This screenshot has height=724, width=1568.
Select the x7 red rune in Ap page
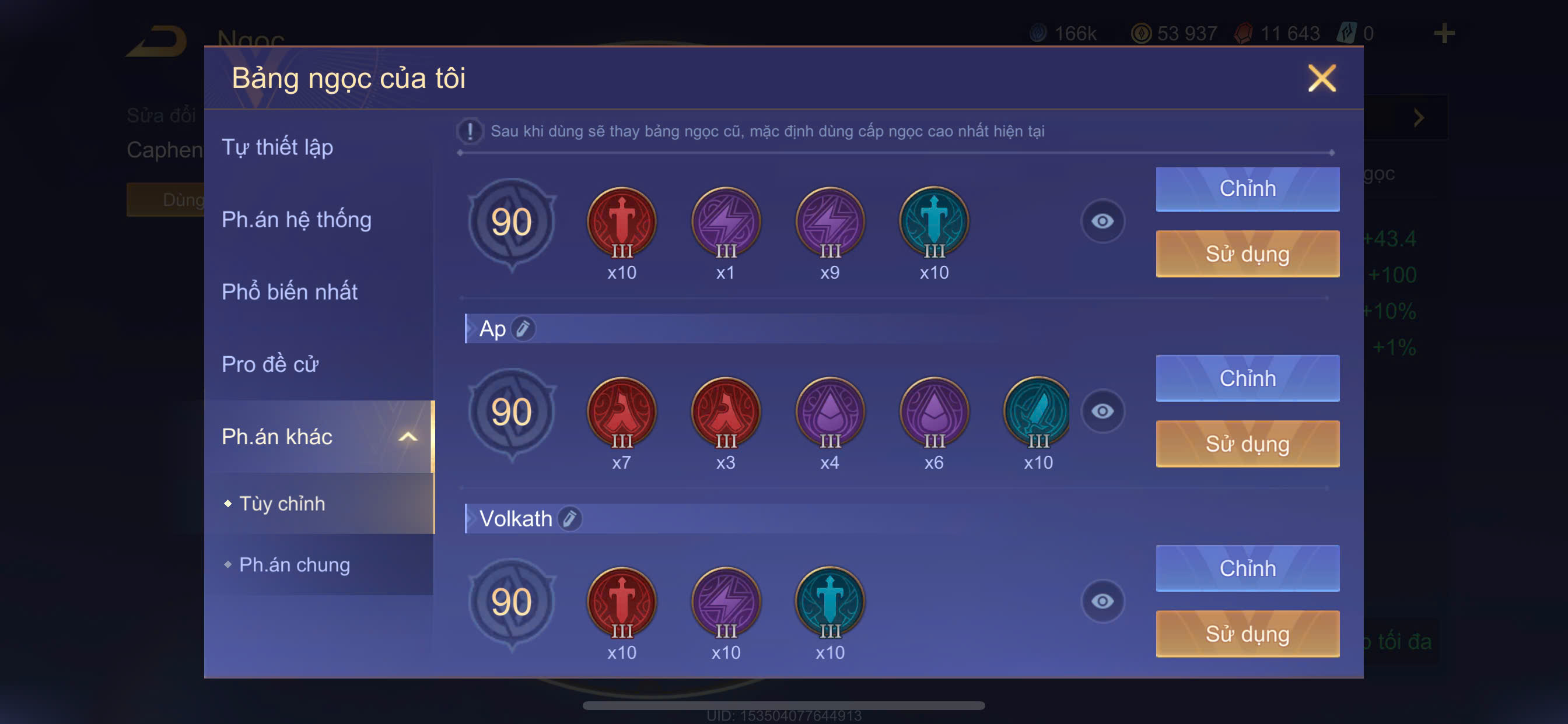point(621,412)
